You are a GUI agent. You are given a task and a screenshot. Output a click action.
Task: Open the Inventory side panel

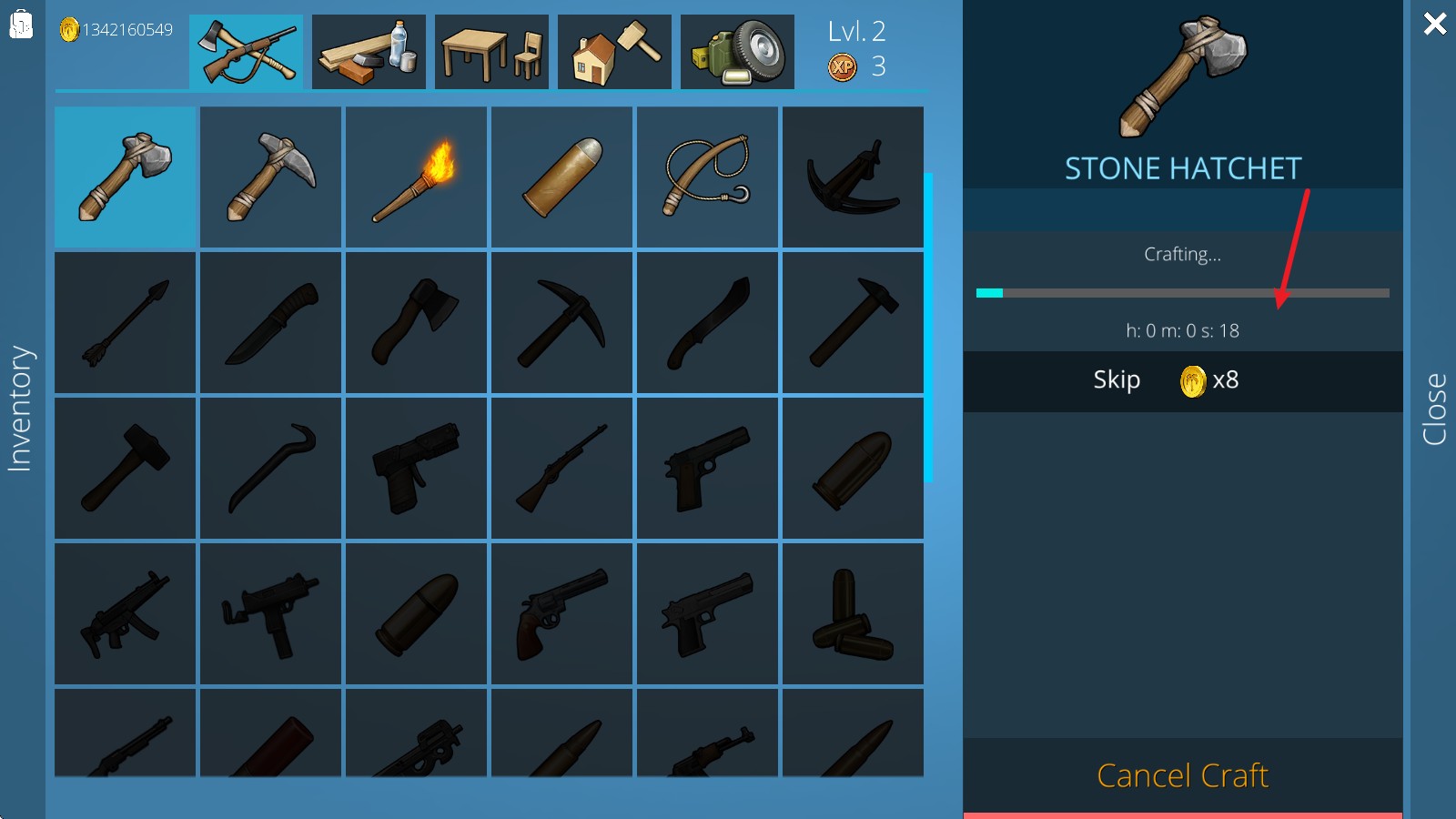tap(20, 409)
